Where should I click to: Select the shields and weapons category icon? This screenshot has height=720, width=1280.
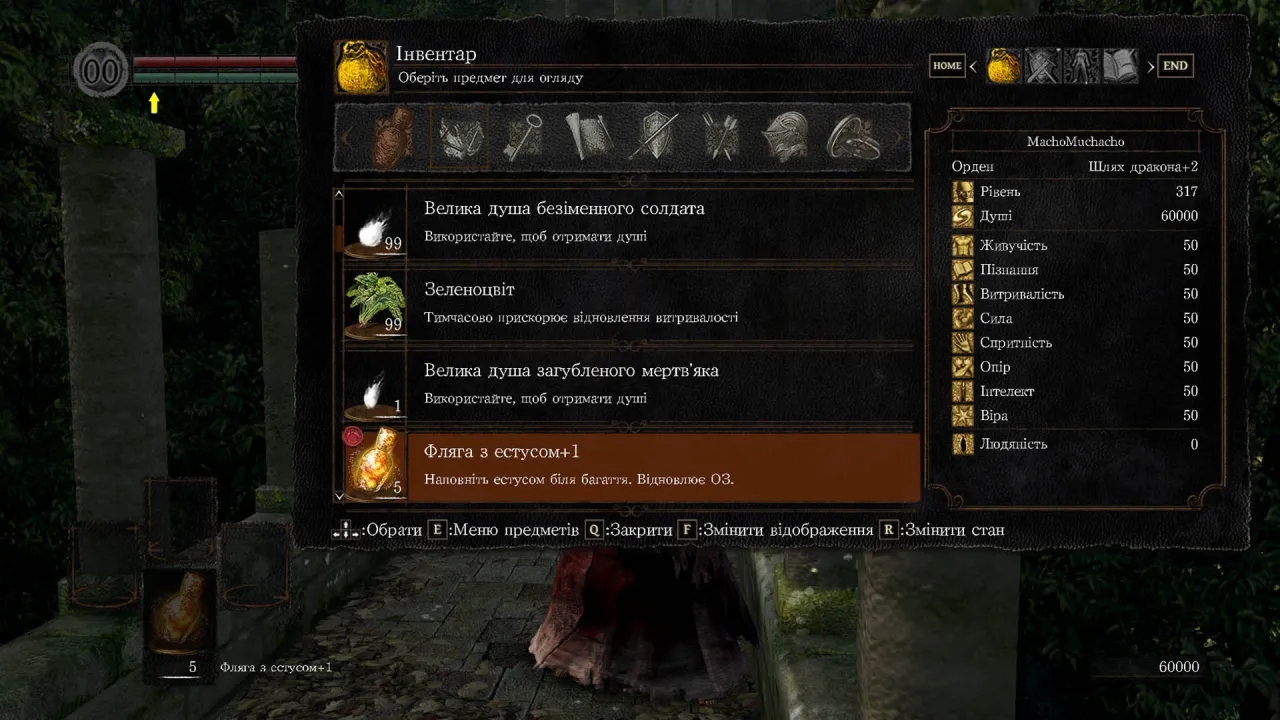[x=653, y=139]
